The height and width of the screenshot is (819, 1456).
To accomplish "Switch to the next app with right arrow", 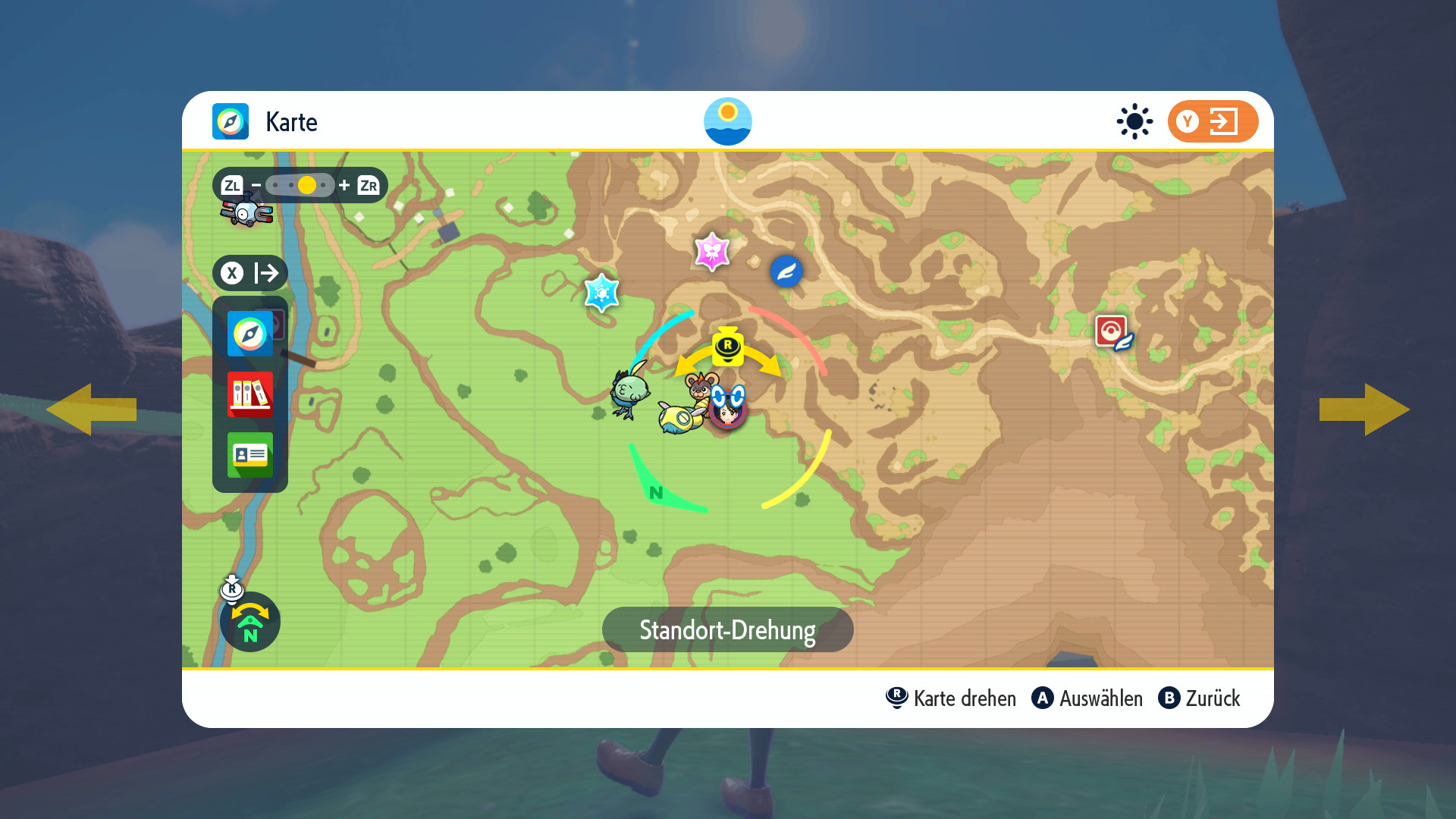I will 1365,409.
